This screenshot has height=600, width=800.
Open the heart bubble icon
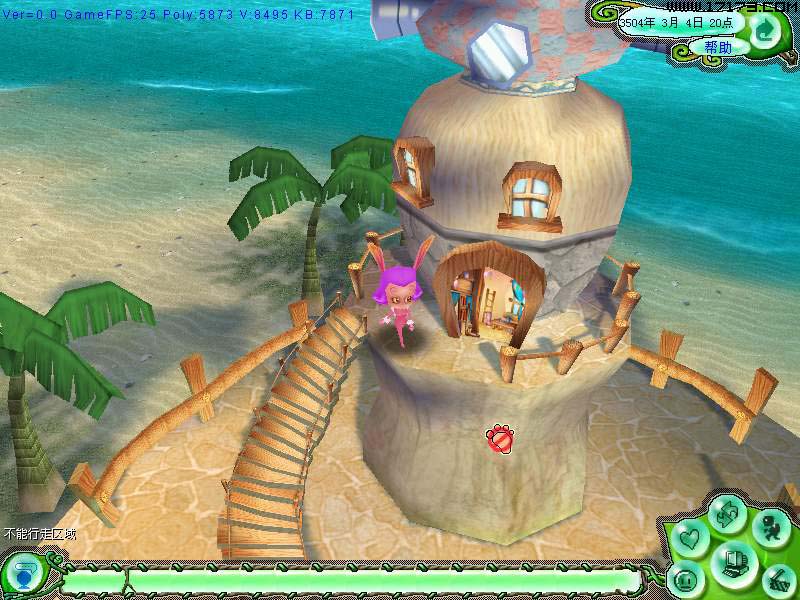tap(688, 540)
